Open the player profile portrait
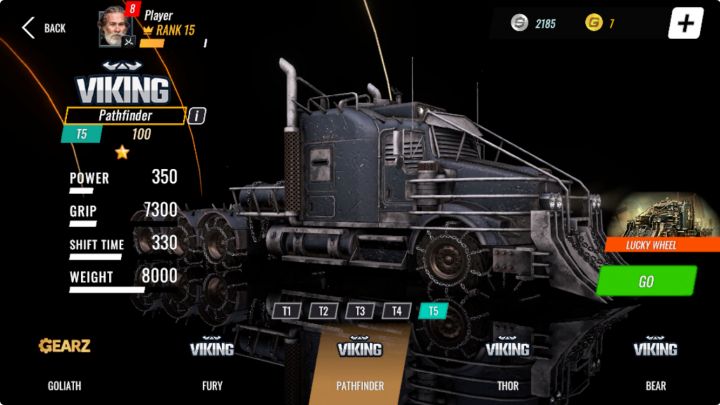The height and width of the screenshot is (405, 720). tap(114, 27)
